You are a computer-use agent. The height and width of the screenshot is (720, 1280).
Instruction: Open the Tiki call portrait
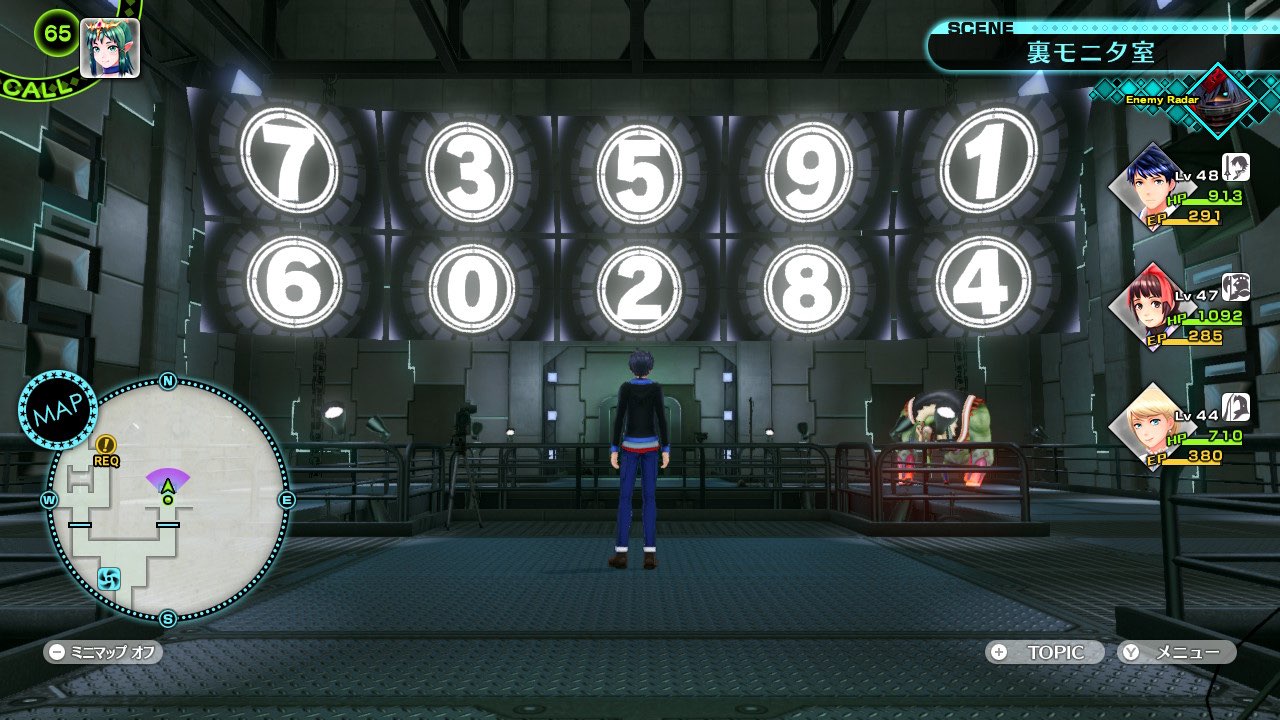[110, 48]
